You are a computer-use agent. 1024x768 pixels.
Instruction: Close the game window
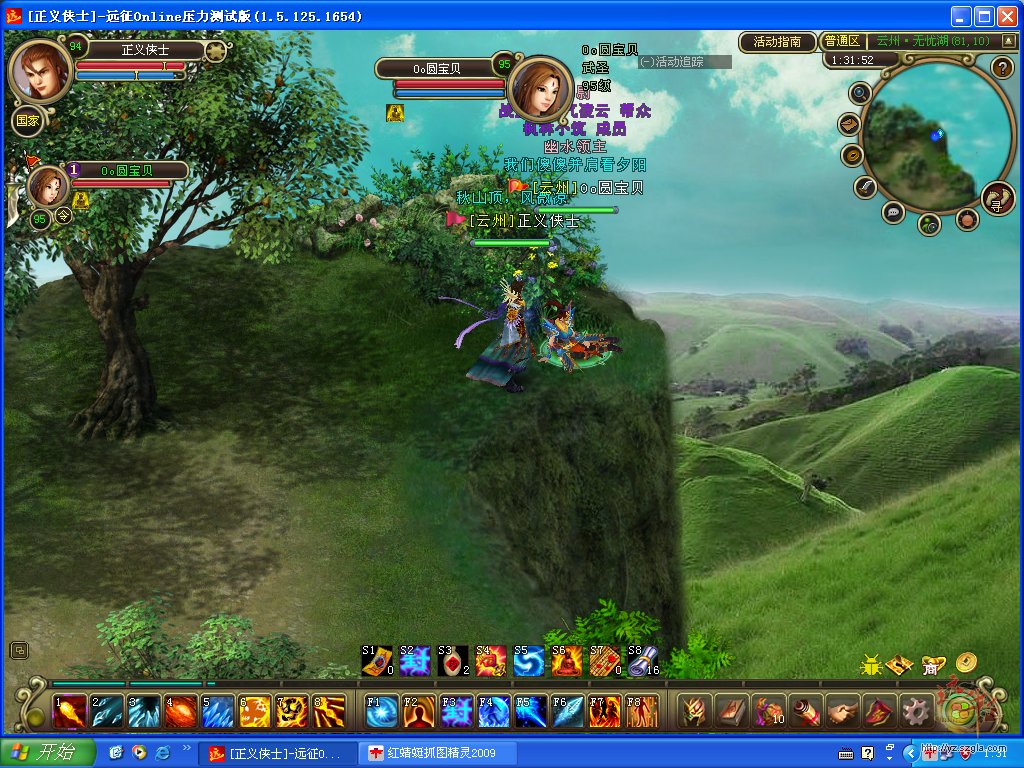(x=1007, y=16)
